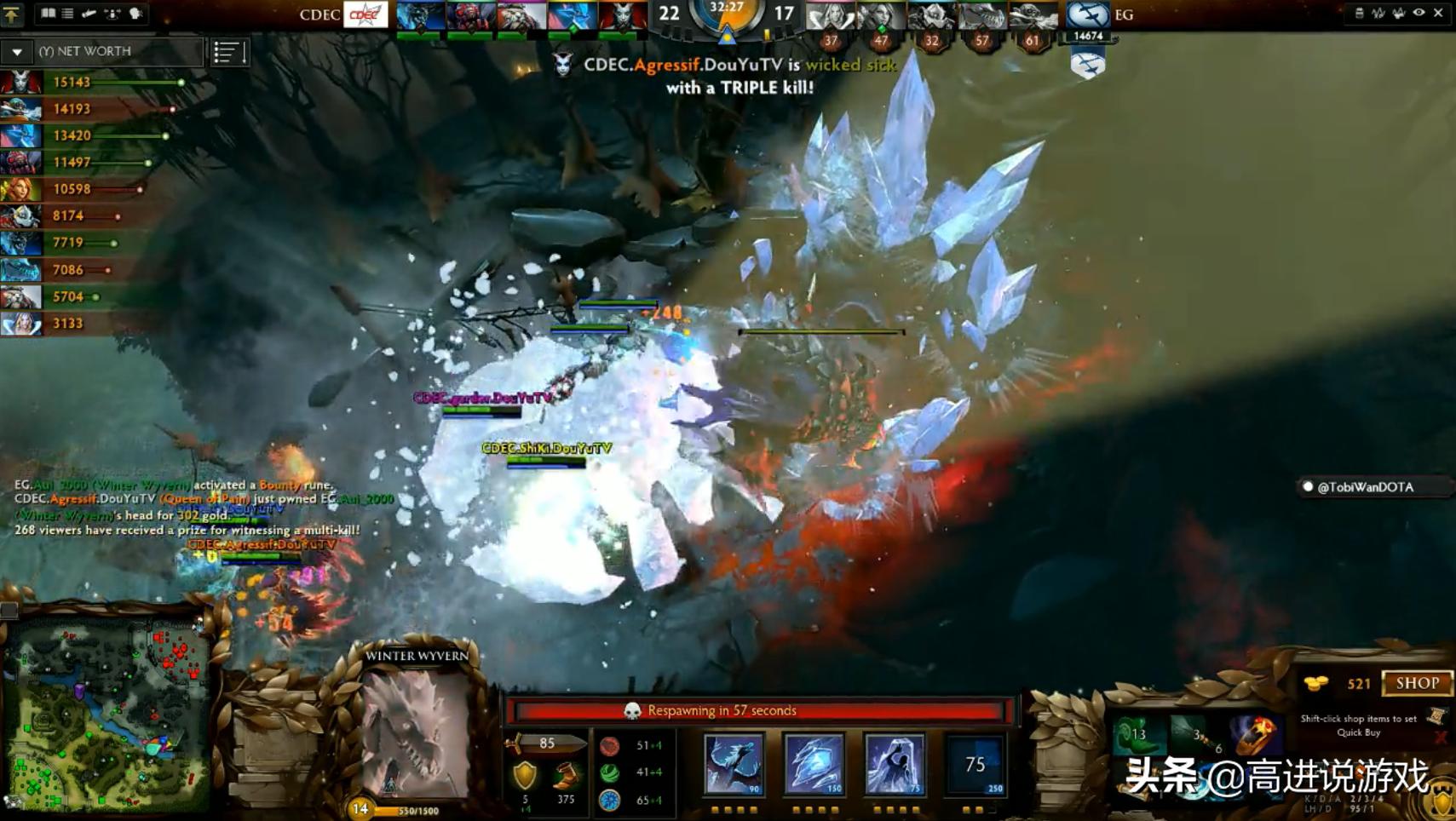
Task: Toggle HUD visibility with the eye icon
Action: tap(1418, 13)
